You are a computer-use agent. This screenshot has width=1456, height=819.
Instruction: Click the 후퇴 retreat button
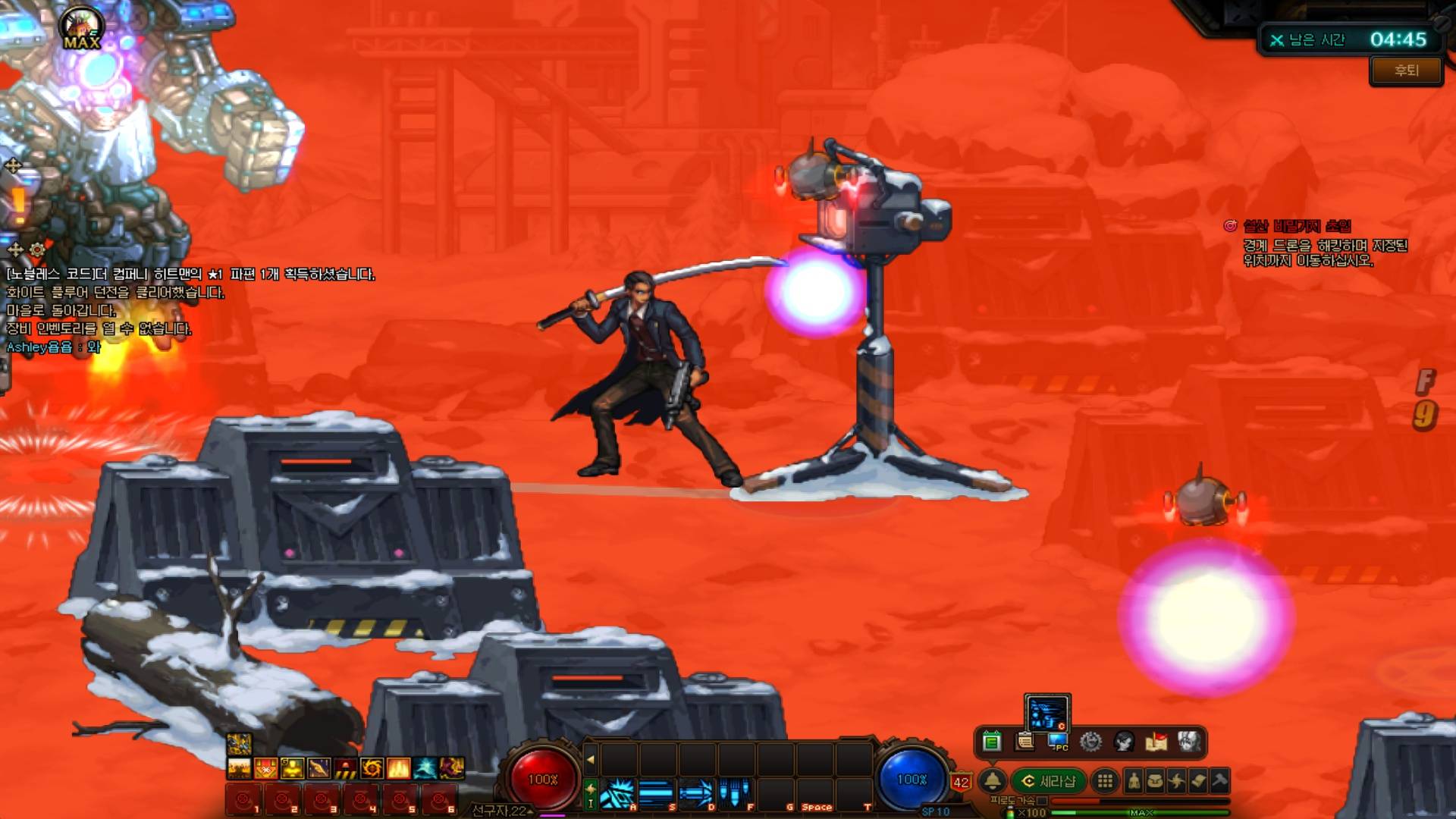(x=1406, y=71)
